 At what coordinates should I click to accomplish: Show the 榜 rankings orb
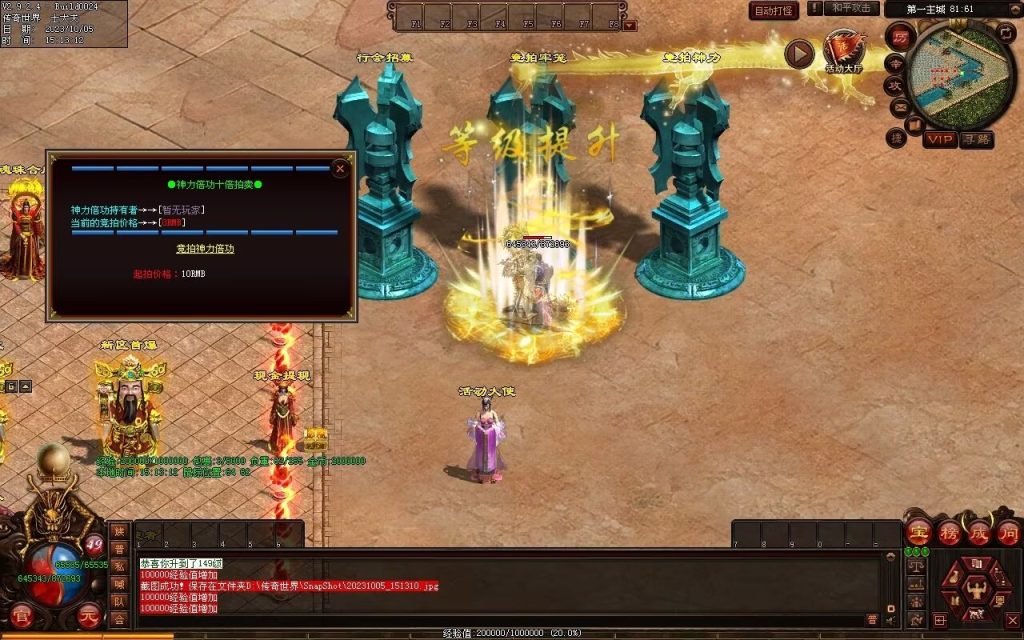[x=950, y=533]
